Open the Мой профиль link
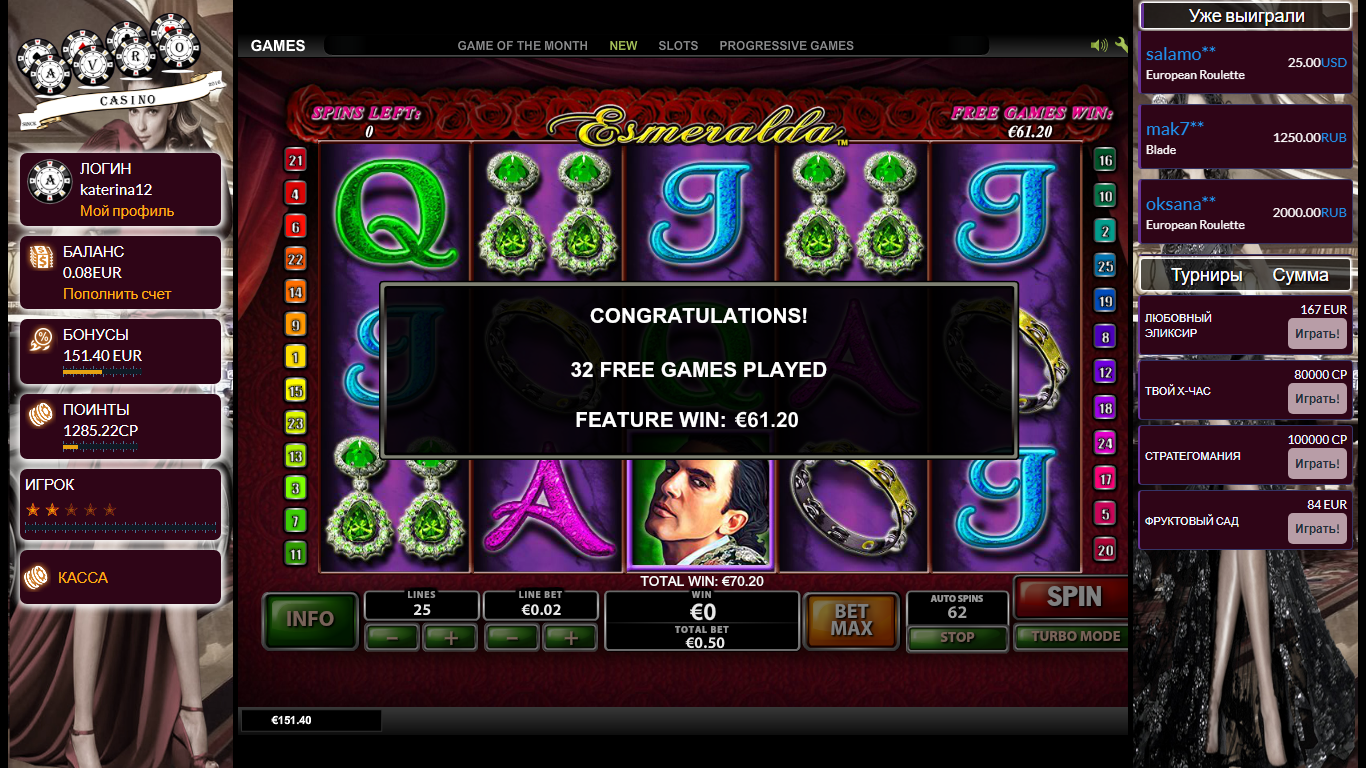 click(127, 211)
